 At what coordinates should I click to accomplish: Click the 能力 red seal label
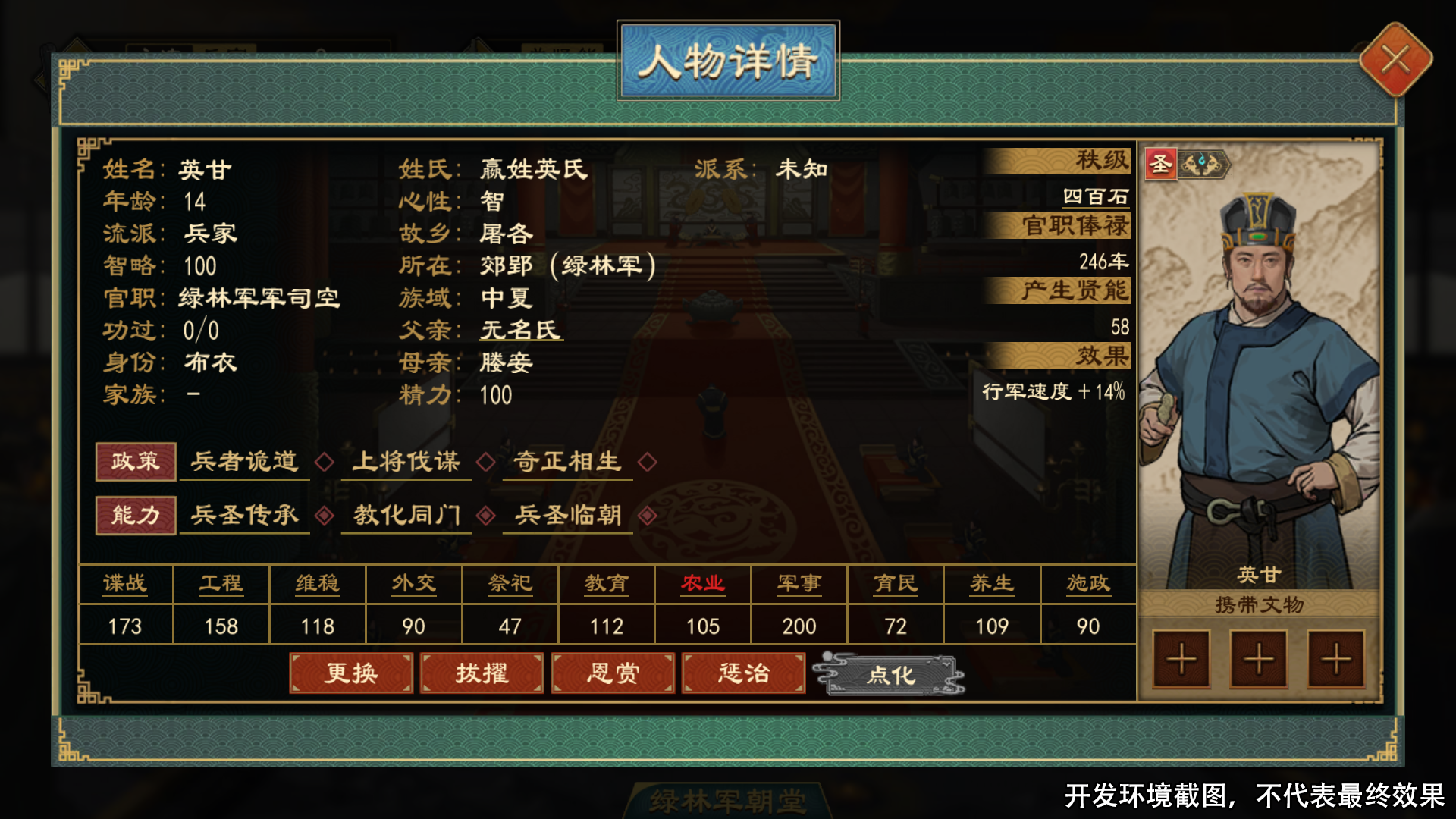135,515
